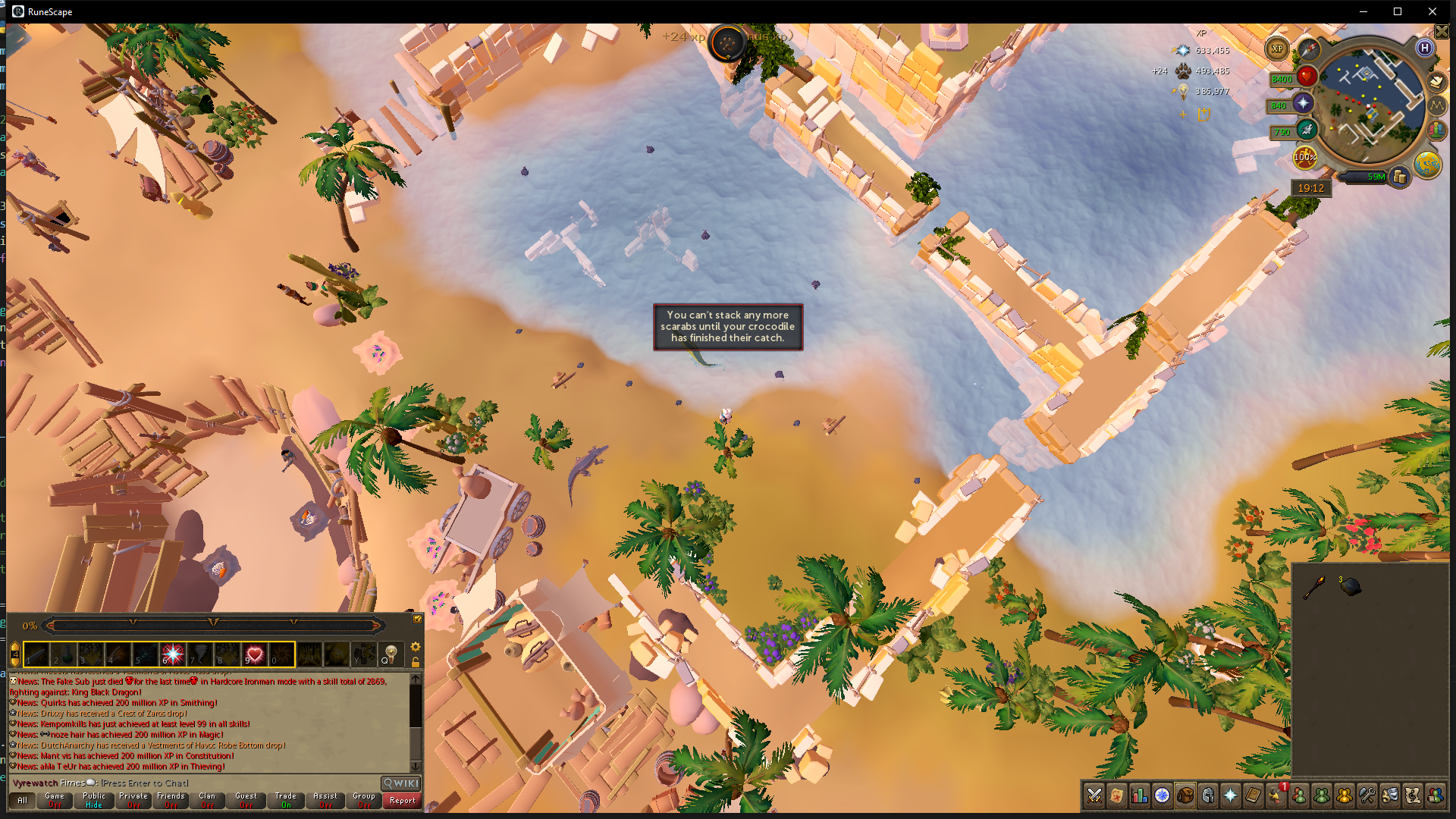Open the Hero interface via the H icon
The height and width of the screenshot is (819, 1456).
pyautogui.click(x=1425, y=48)
